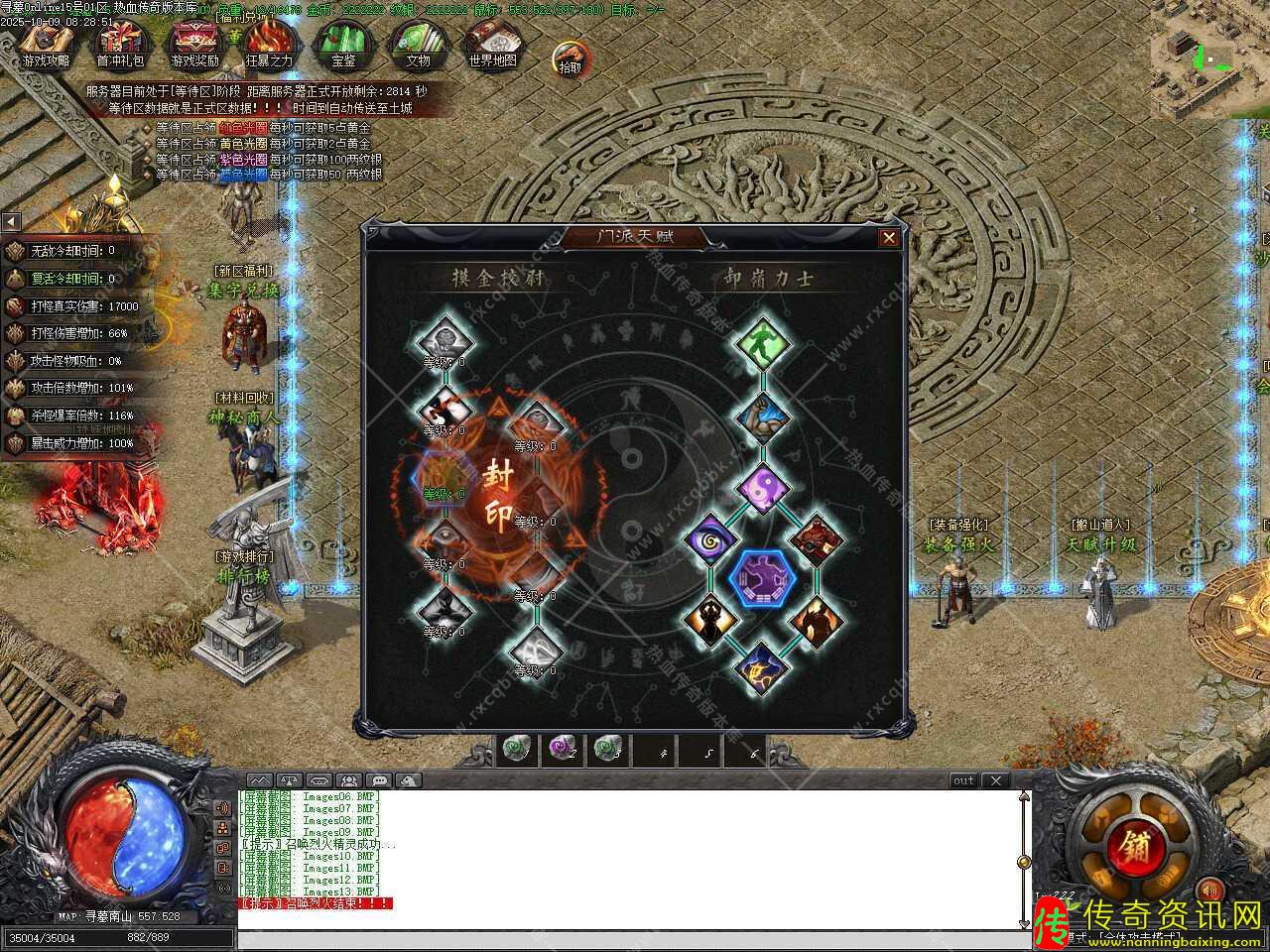
Task: Open the 首冲礼包 first-recharge gift pack
Action: point(120,42)
